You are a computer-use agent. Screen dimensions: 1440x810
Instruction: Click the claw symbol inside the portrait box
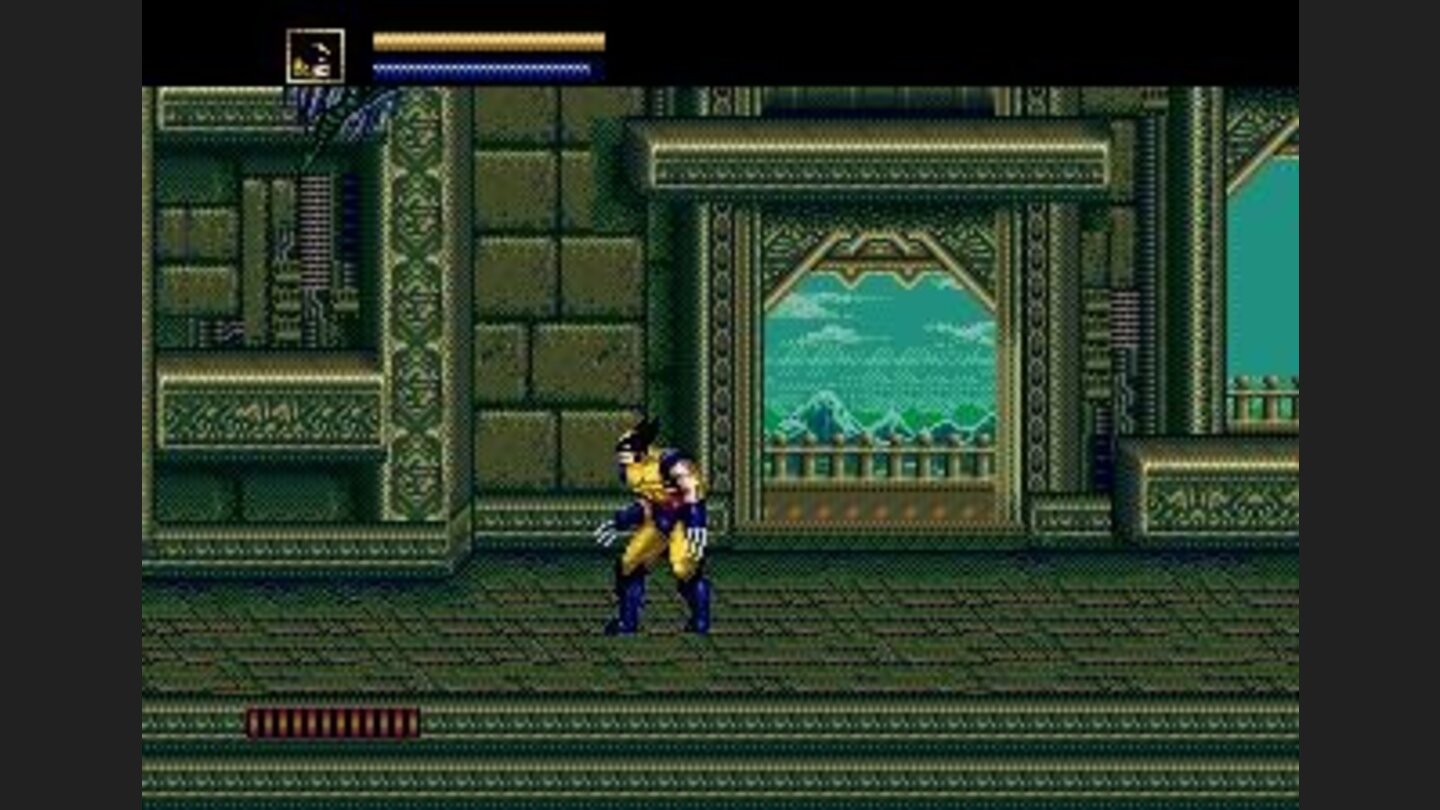click(x=320, y=48)
